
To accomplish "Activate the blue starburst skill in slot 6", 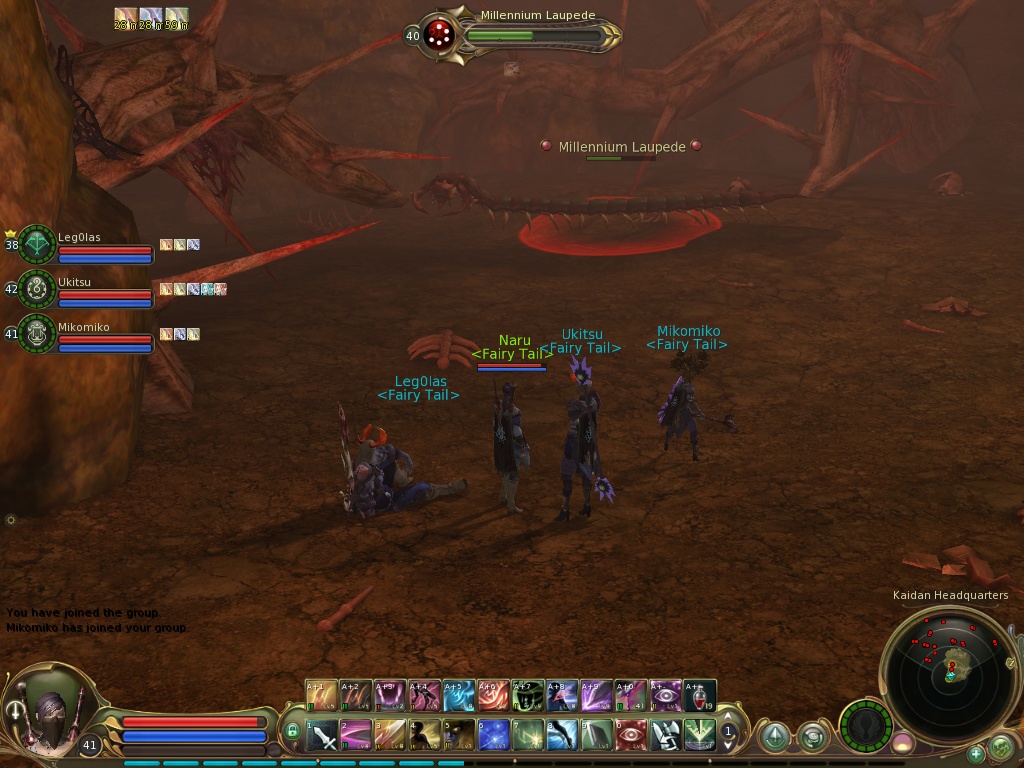I will coord(494,736).
